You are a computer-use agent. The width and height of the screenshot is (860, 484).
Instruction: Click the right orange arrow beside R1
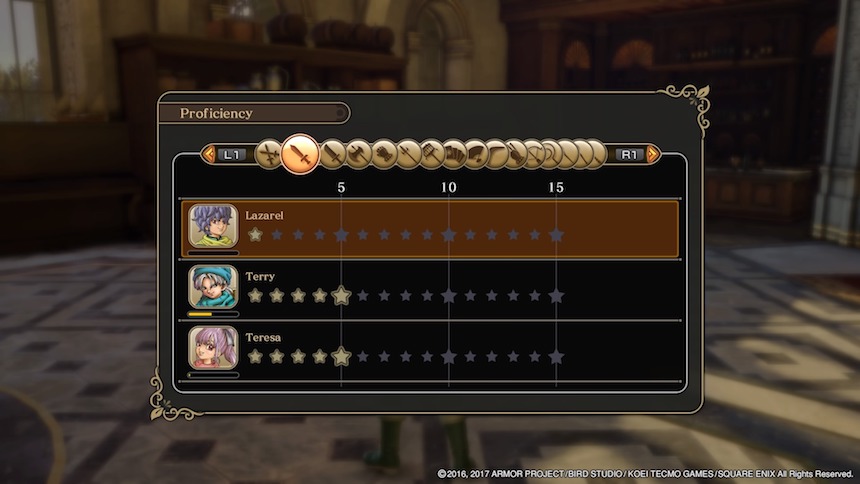click(652, 154)
